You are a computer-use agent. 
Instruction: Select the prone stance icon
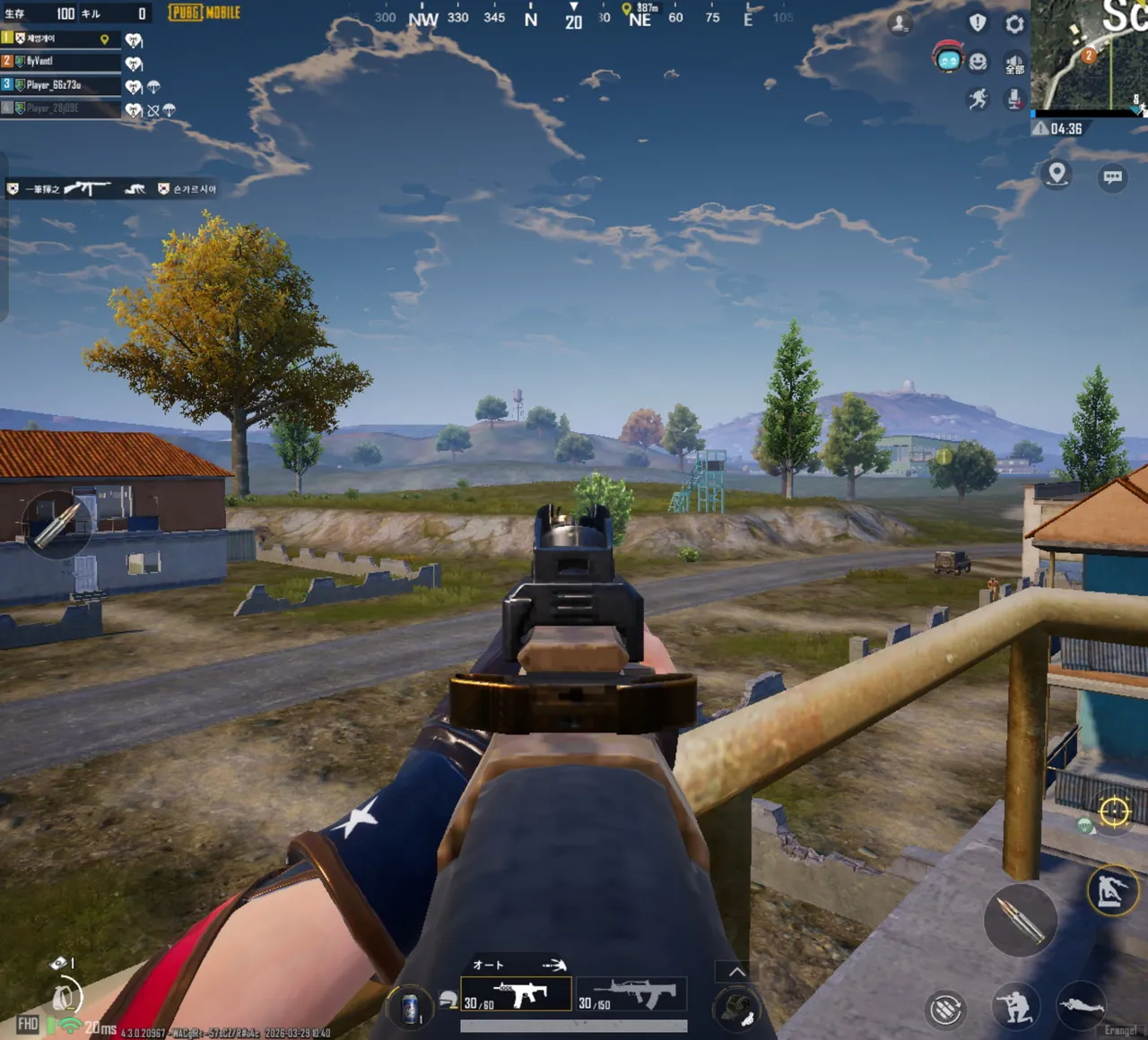[1082, 1006]
